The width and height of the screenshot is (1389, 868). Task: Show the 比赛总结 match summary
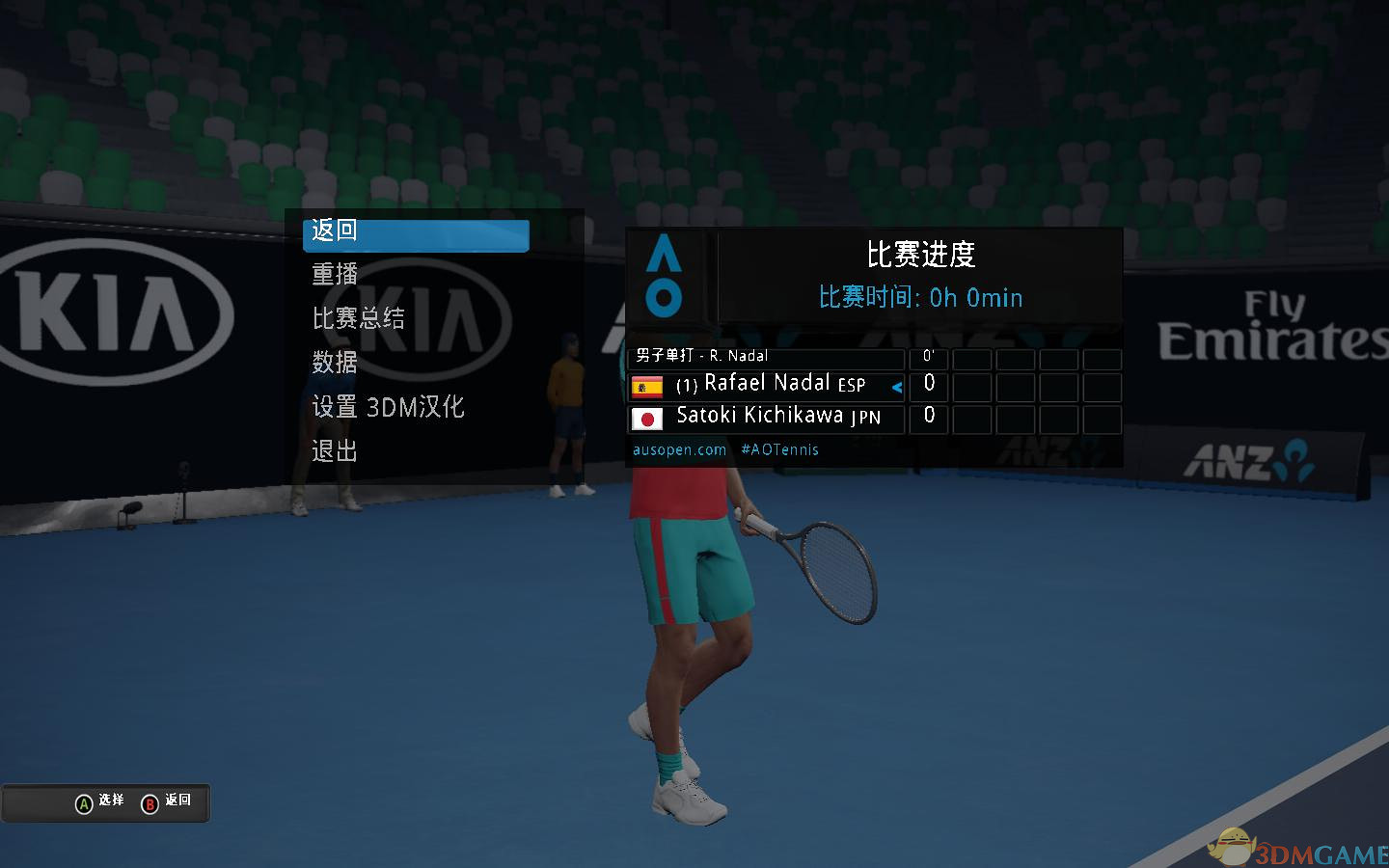(x=358, y=318)
